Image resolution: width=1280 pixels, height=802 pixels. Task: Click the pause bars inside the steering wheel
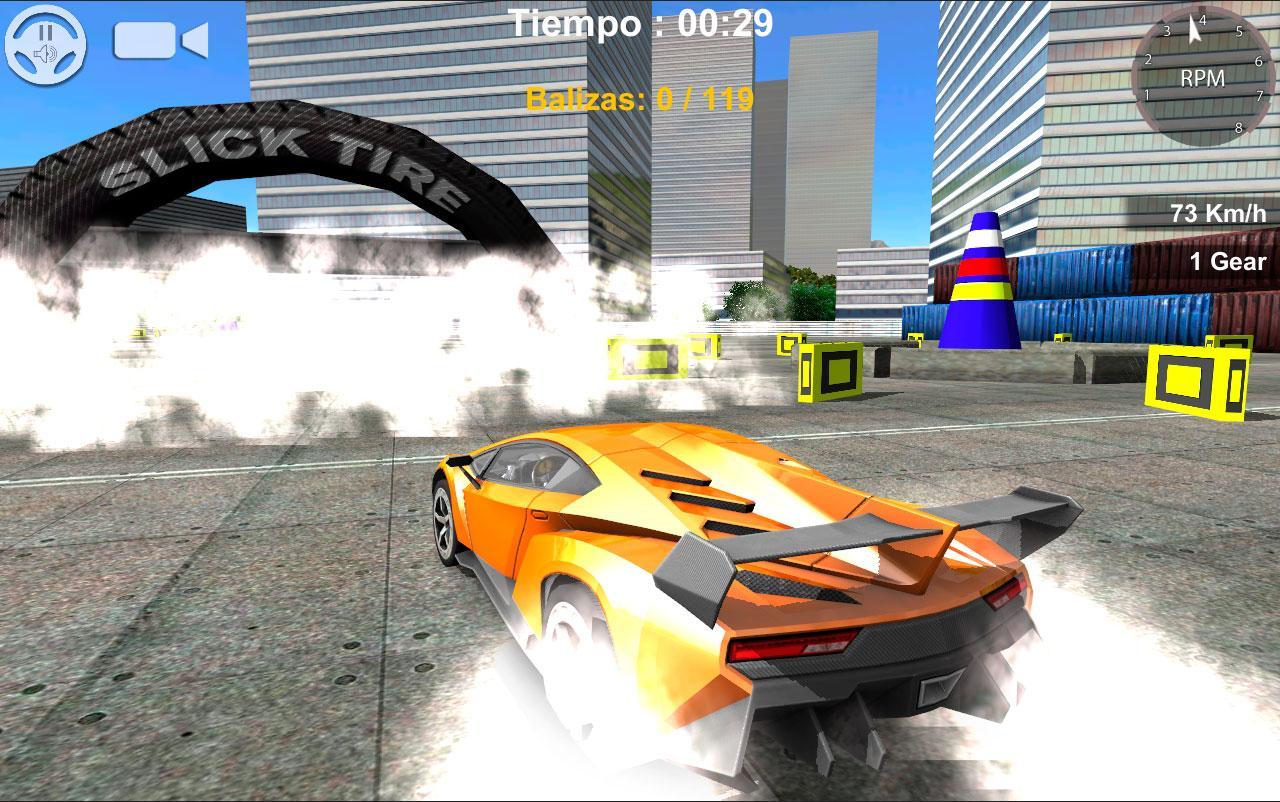click(x=46, y=32)
